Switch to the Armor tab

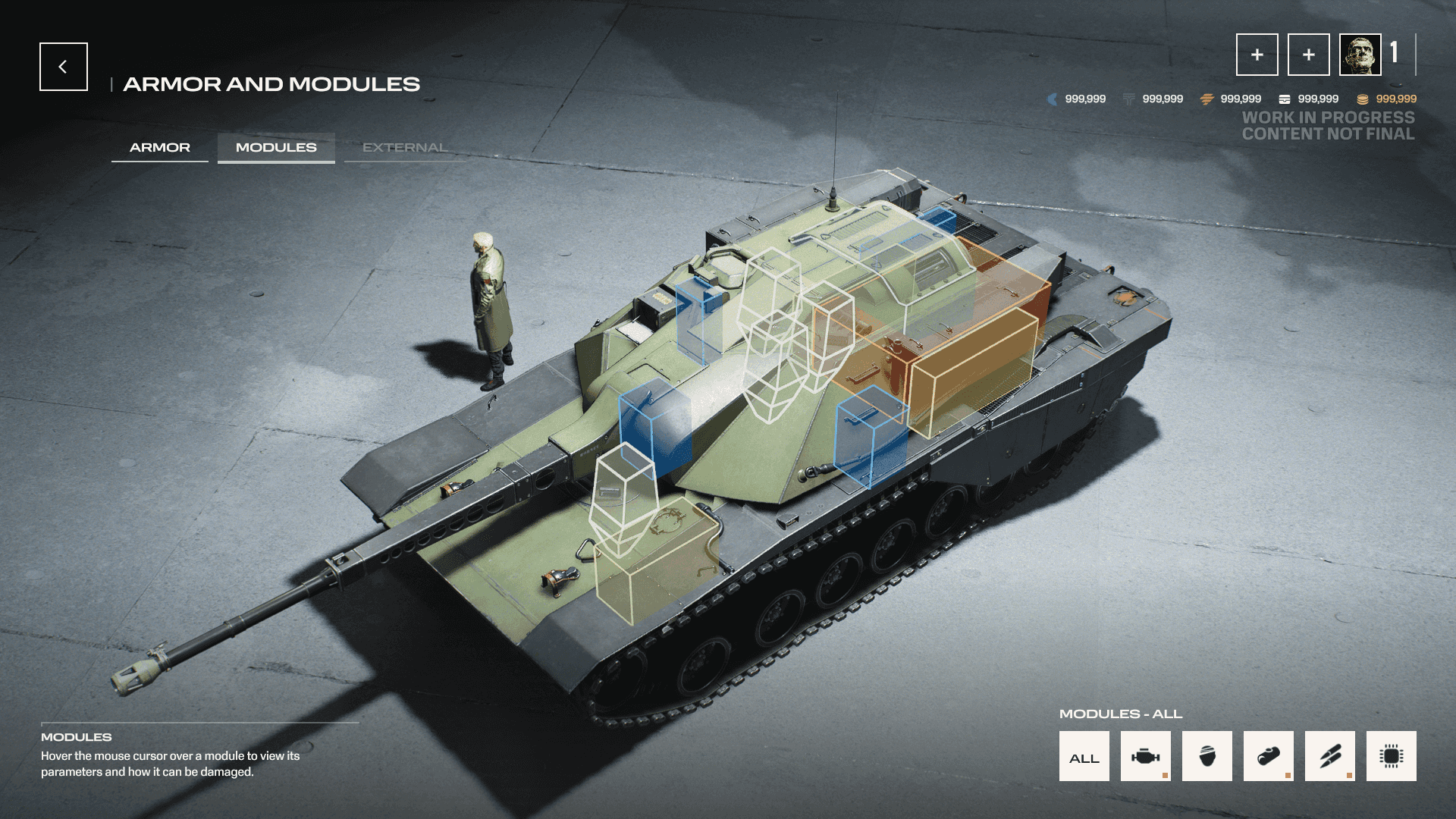tap(160, 147)
